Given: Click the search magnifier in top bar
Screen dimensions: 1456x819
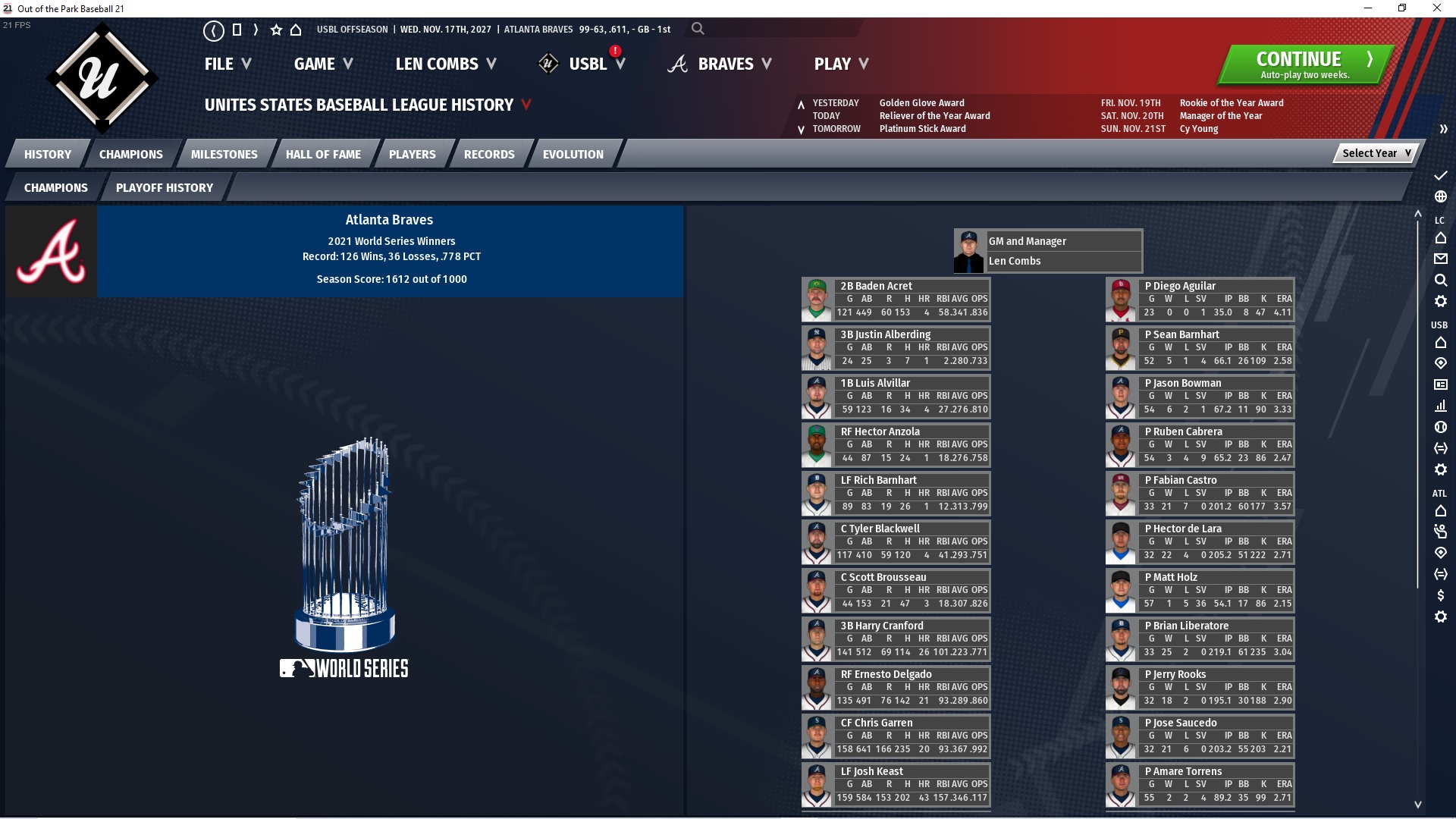Looking at the screenshot, I should (x=698, y=29).
